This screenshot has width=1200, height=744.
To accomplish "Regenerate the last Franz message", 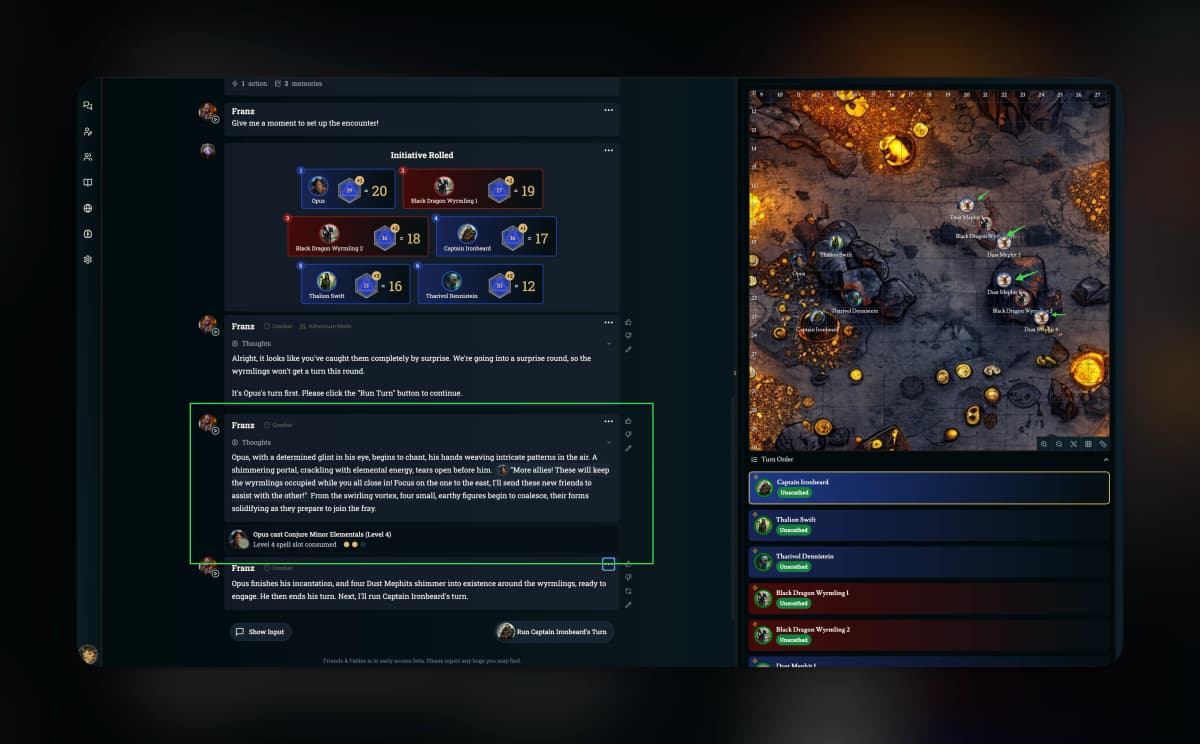I will point(628,591).
